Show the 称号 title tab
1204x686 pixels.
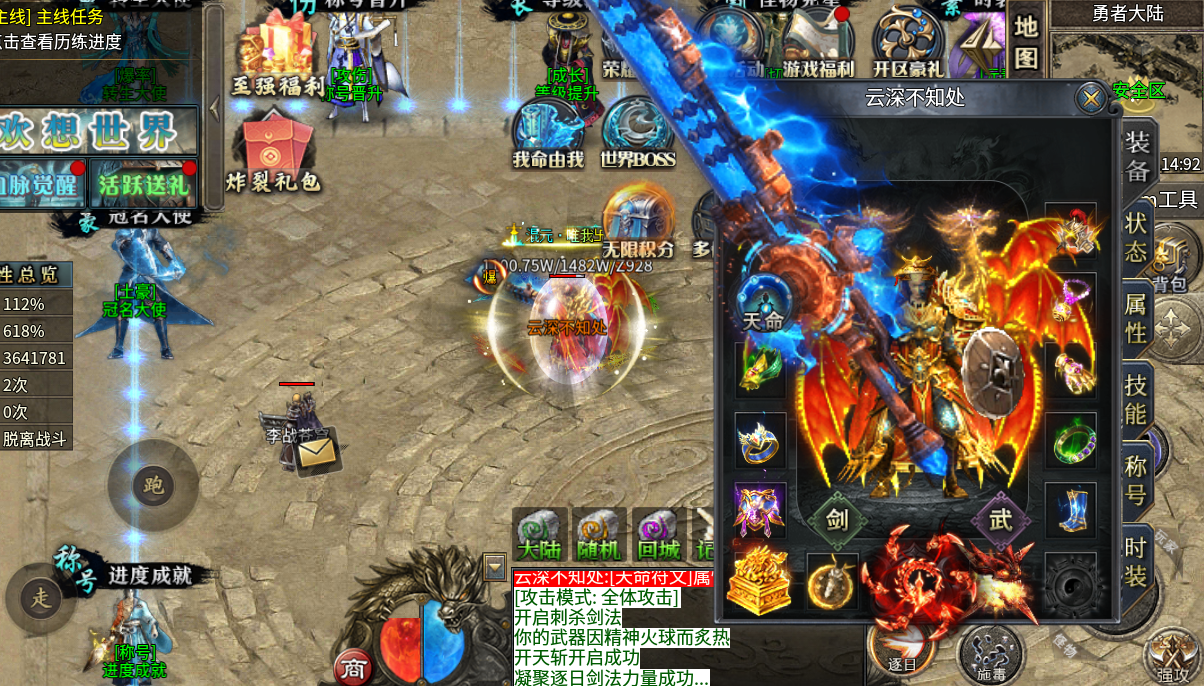pyautogui.click(x=1136, y=480)
